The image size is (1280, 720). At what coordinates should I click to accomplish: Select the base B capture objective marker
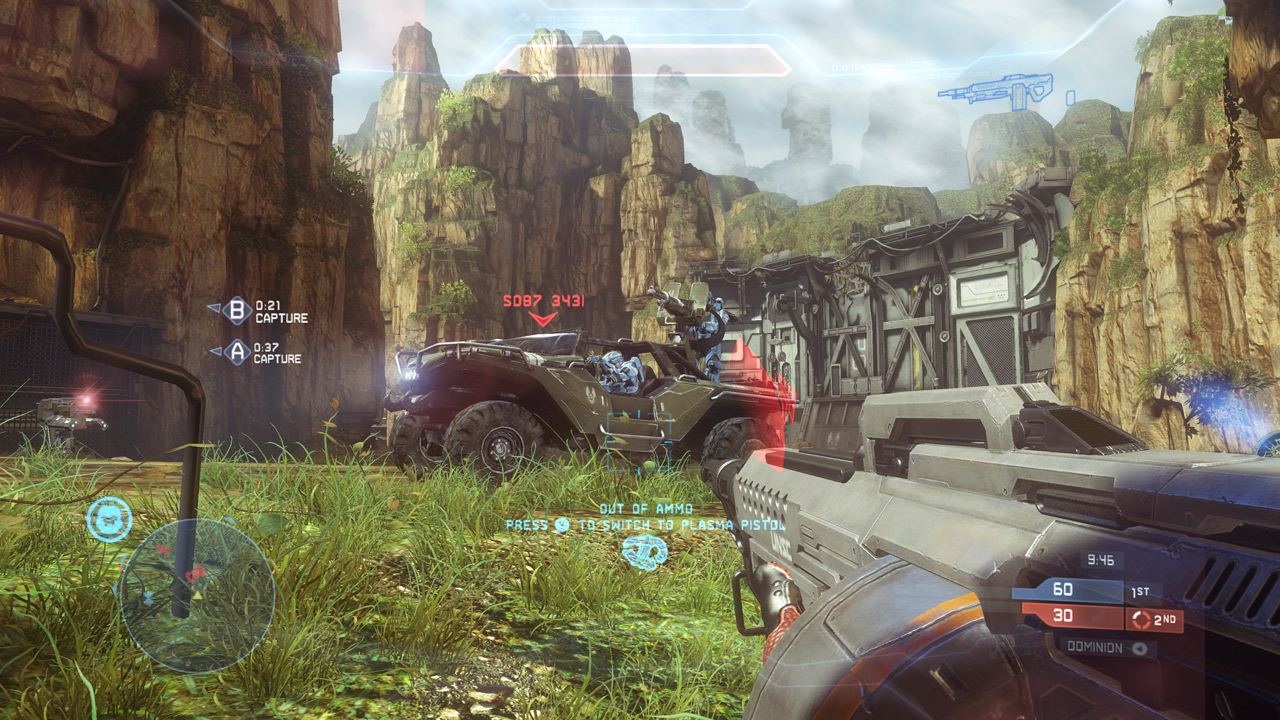237,311
